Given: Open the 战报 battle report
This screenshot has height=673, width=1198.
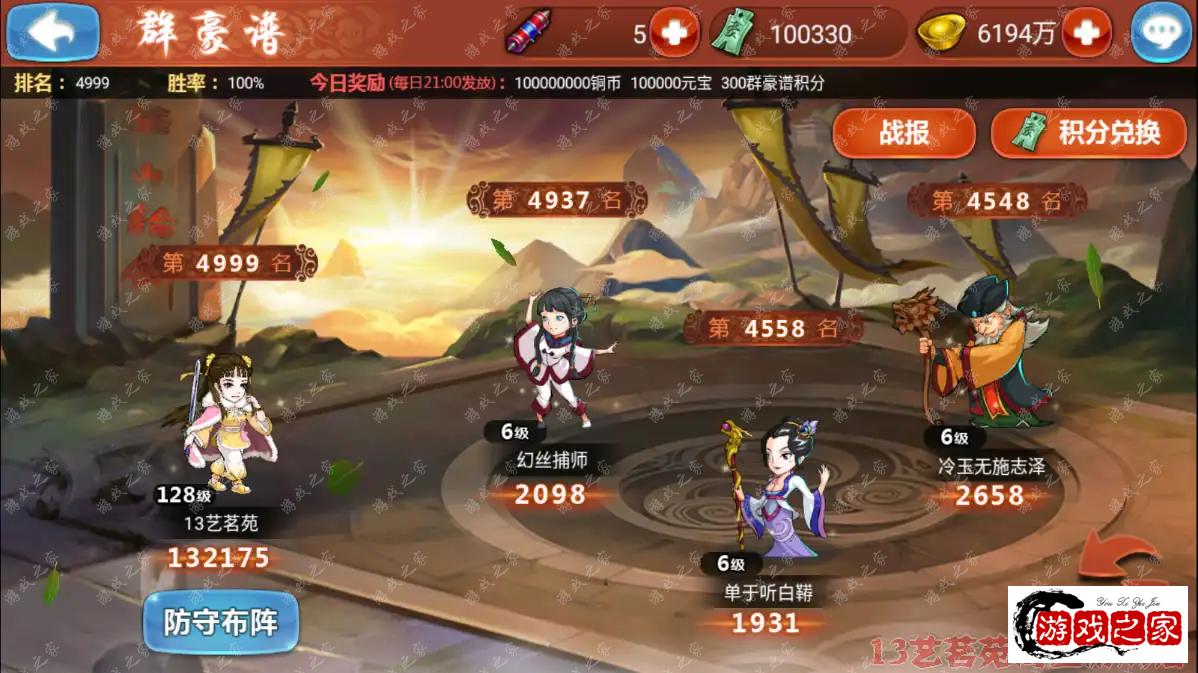Looking at the screenshot, I should (904, 132).
